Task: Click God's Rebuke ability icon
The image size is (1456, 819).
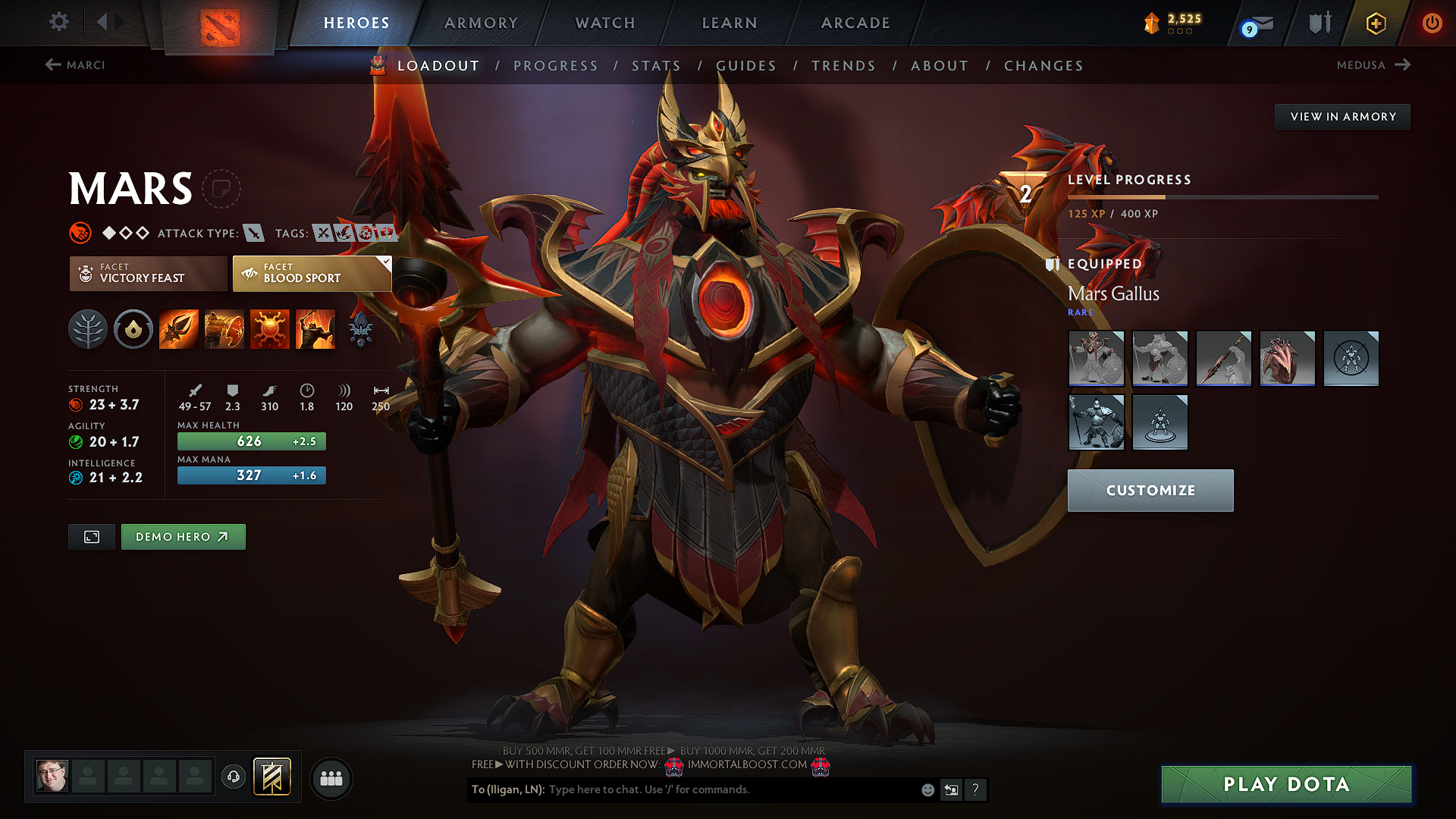Action: coord(224,328)
